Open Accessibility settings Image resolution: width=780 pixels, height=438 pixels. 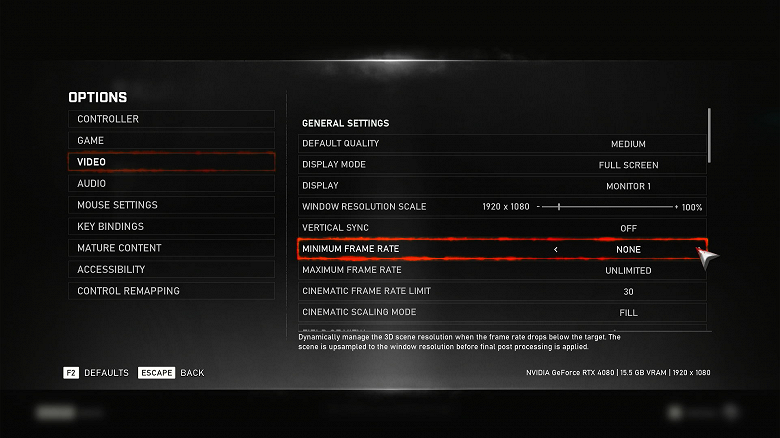(x=170, y=270)
